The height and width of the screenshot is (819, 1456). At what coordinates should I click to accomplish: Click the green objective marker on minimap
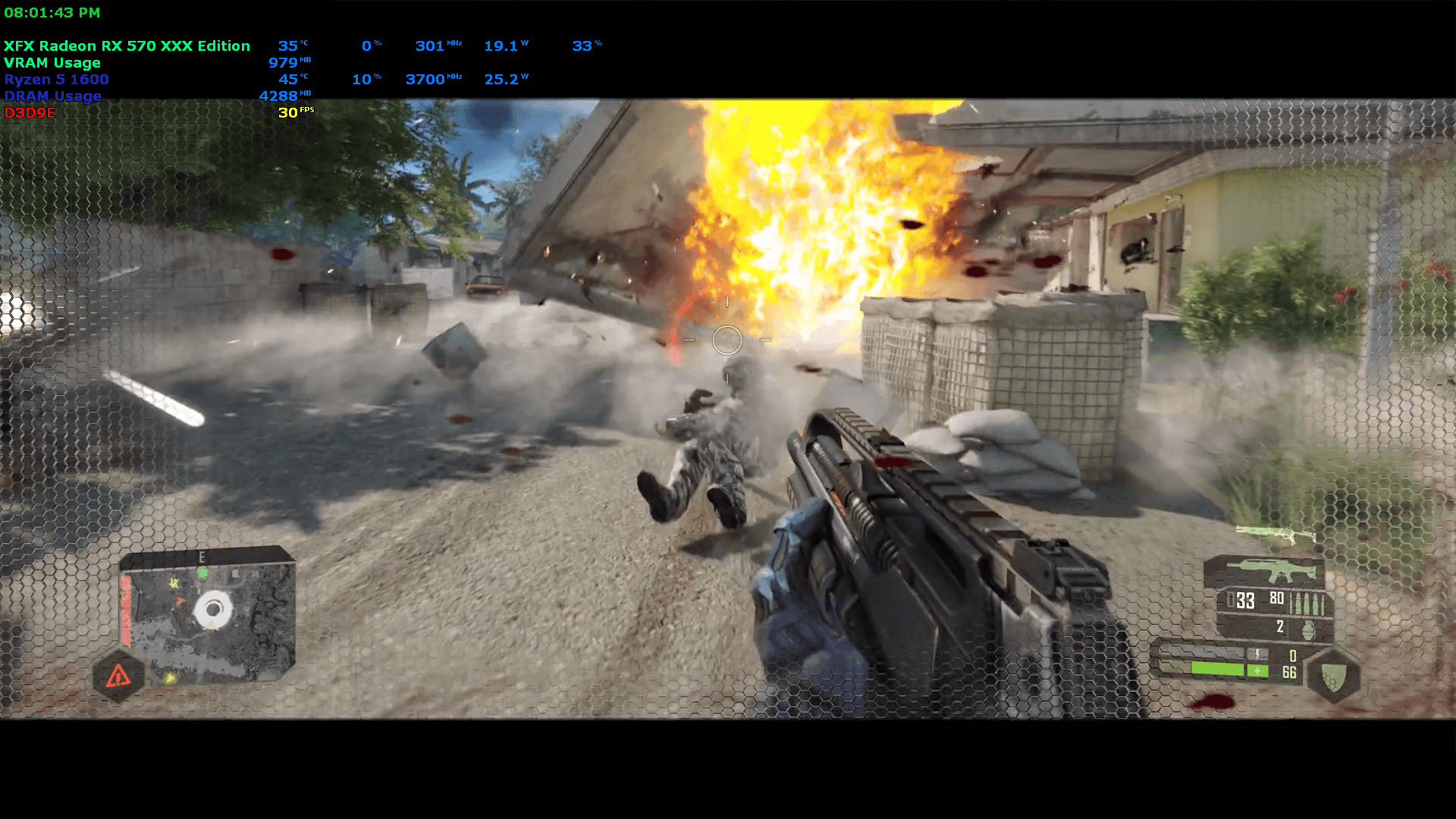coord(202,574)
